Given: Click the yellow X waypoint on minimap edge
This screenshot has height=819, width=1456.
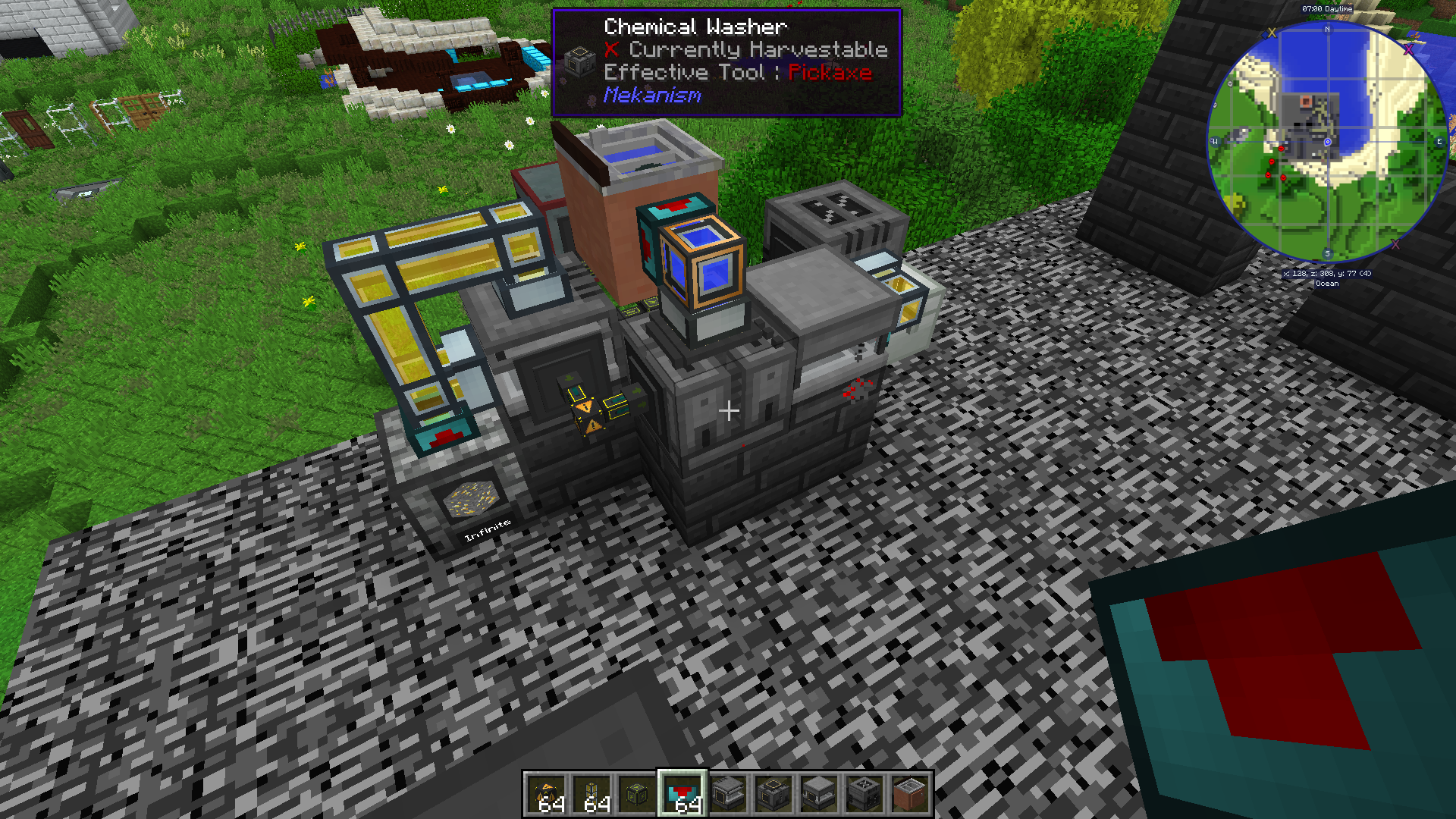Looking at the screenshot, I should [x=1272, y=33].
